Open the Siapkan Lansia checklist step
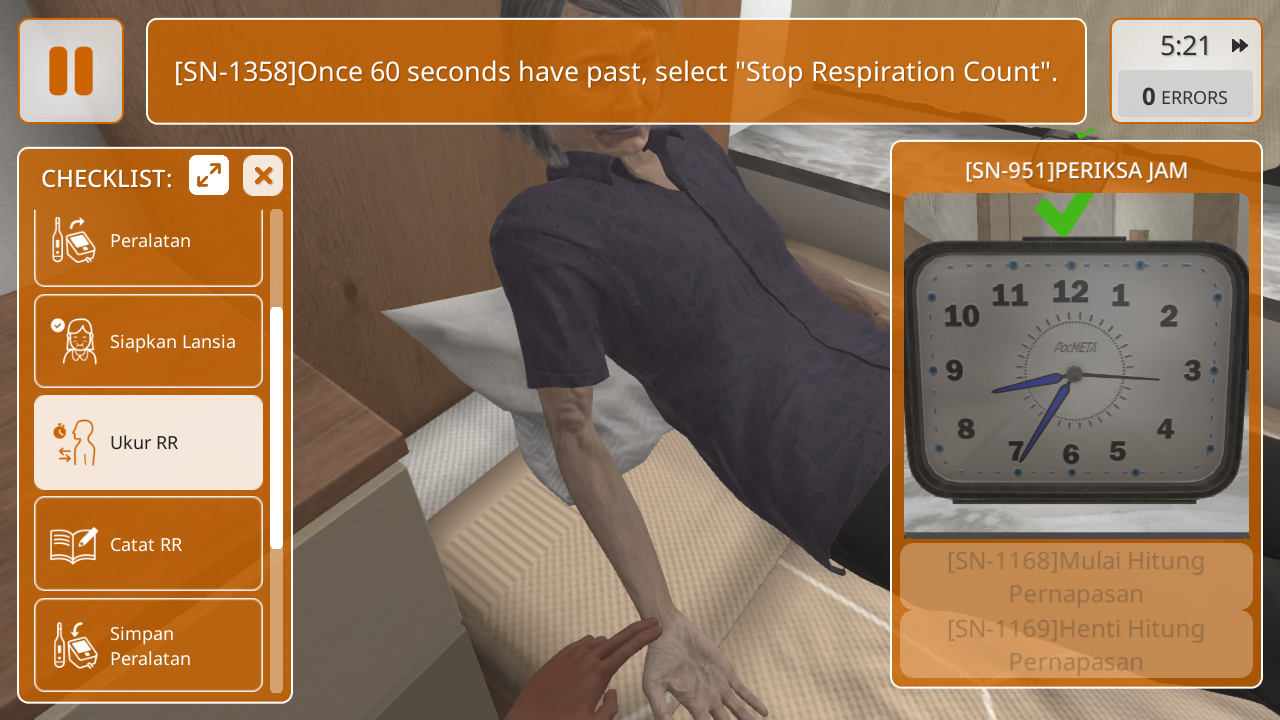1280x720 pixels. tap(148, 342)
